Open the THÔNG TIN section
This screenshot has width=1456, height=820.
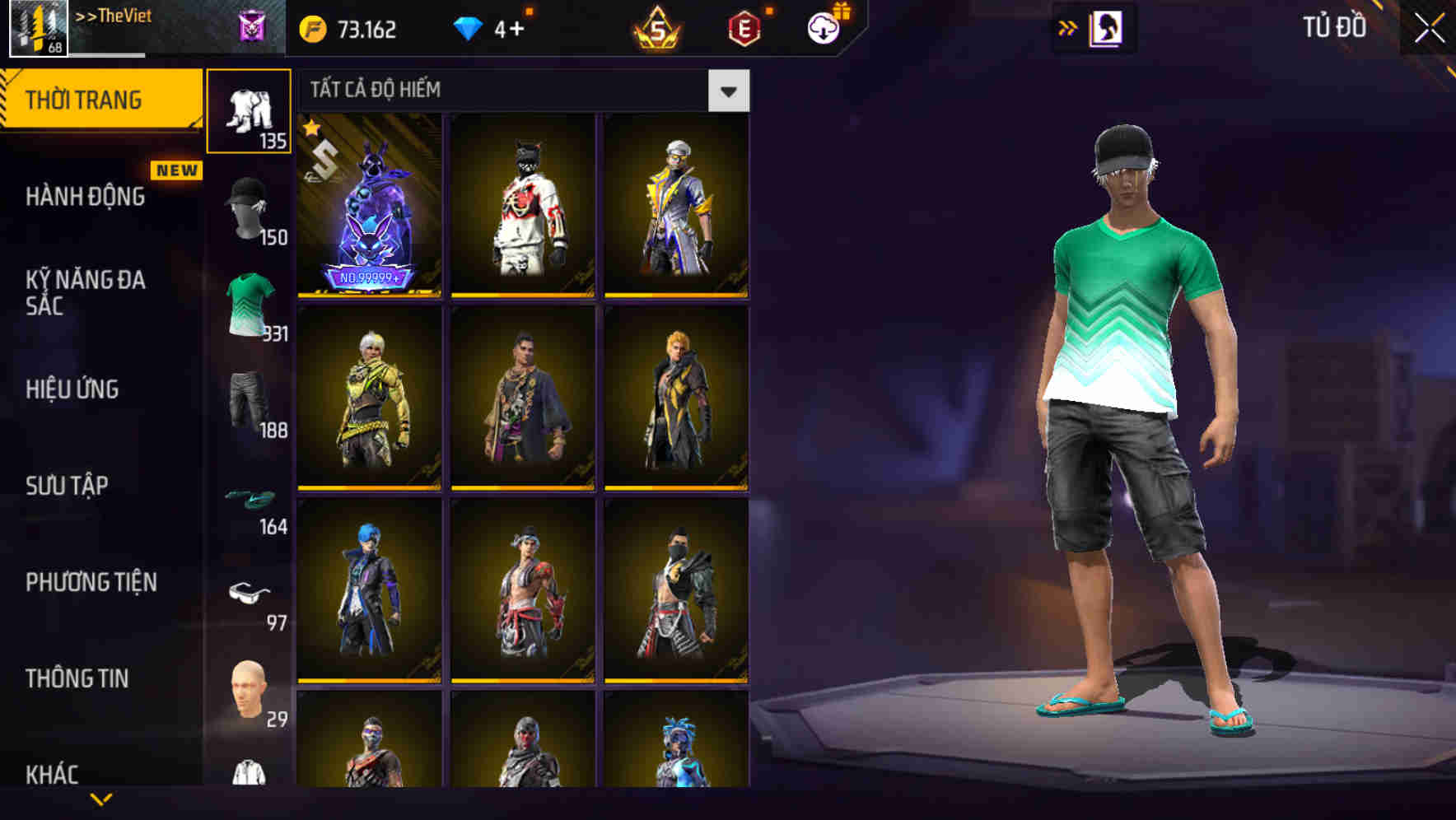[x=76, y=678]
